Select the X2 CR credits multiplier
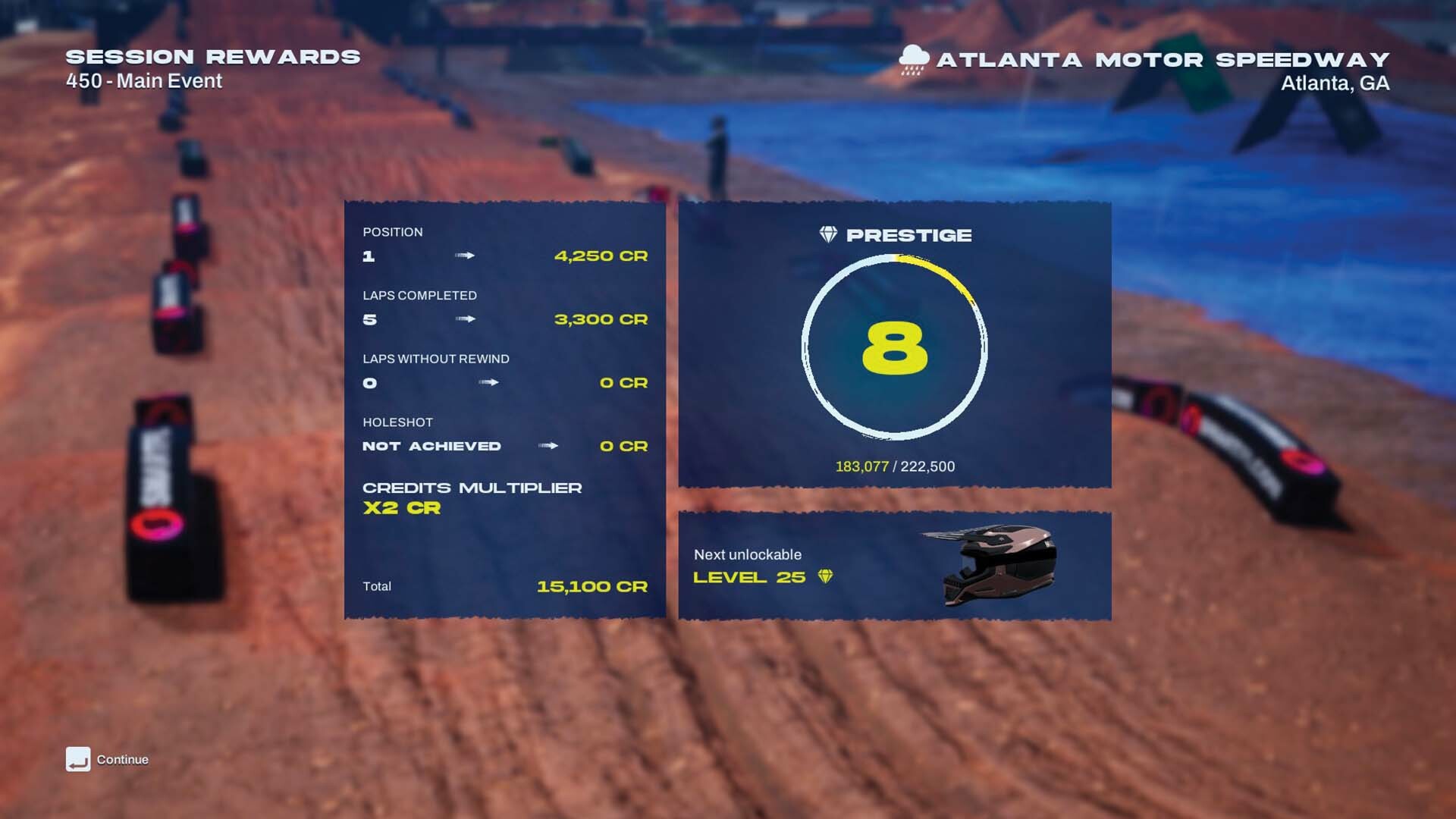This screenshot has height=819, width=1456. click(402, 509)
